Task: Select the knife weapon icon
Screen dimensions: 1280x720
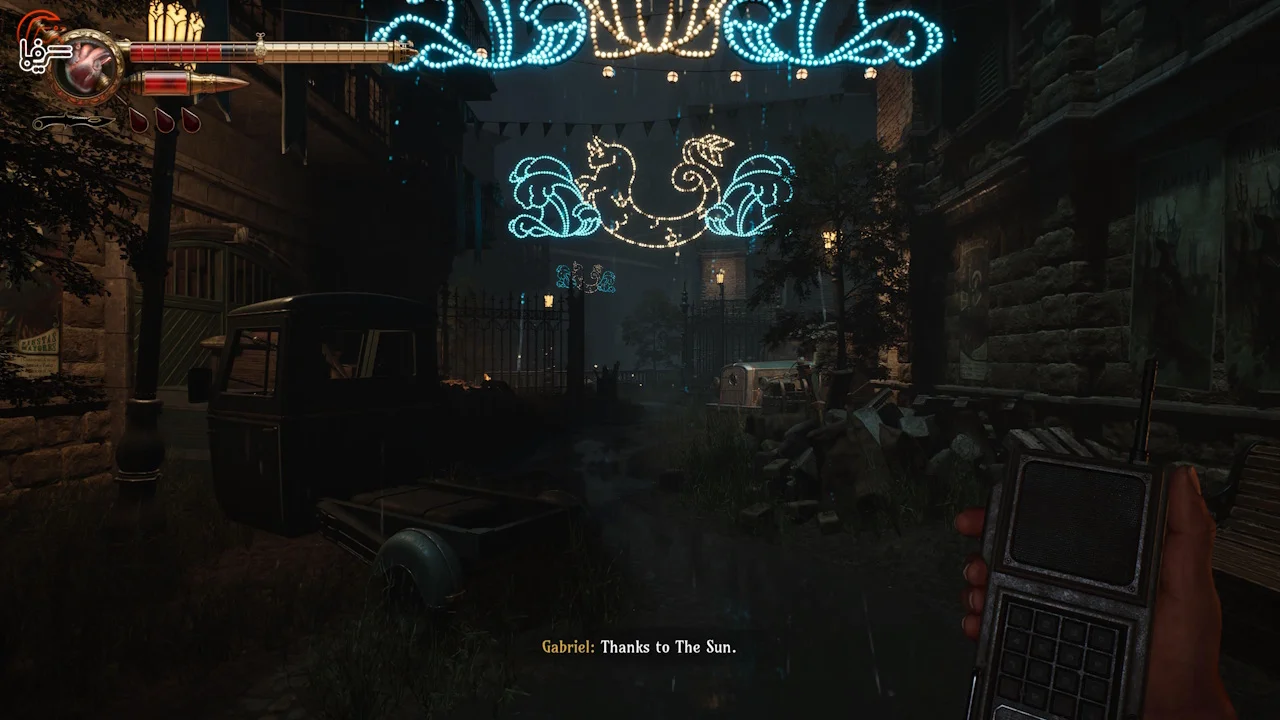Action: [72, 122]
